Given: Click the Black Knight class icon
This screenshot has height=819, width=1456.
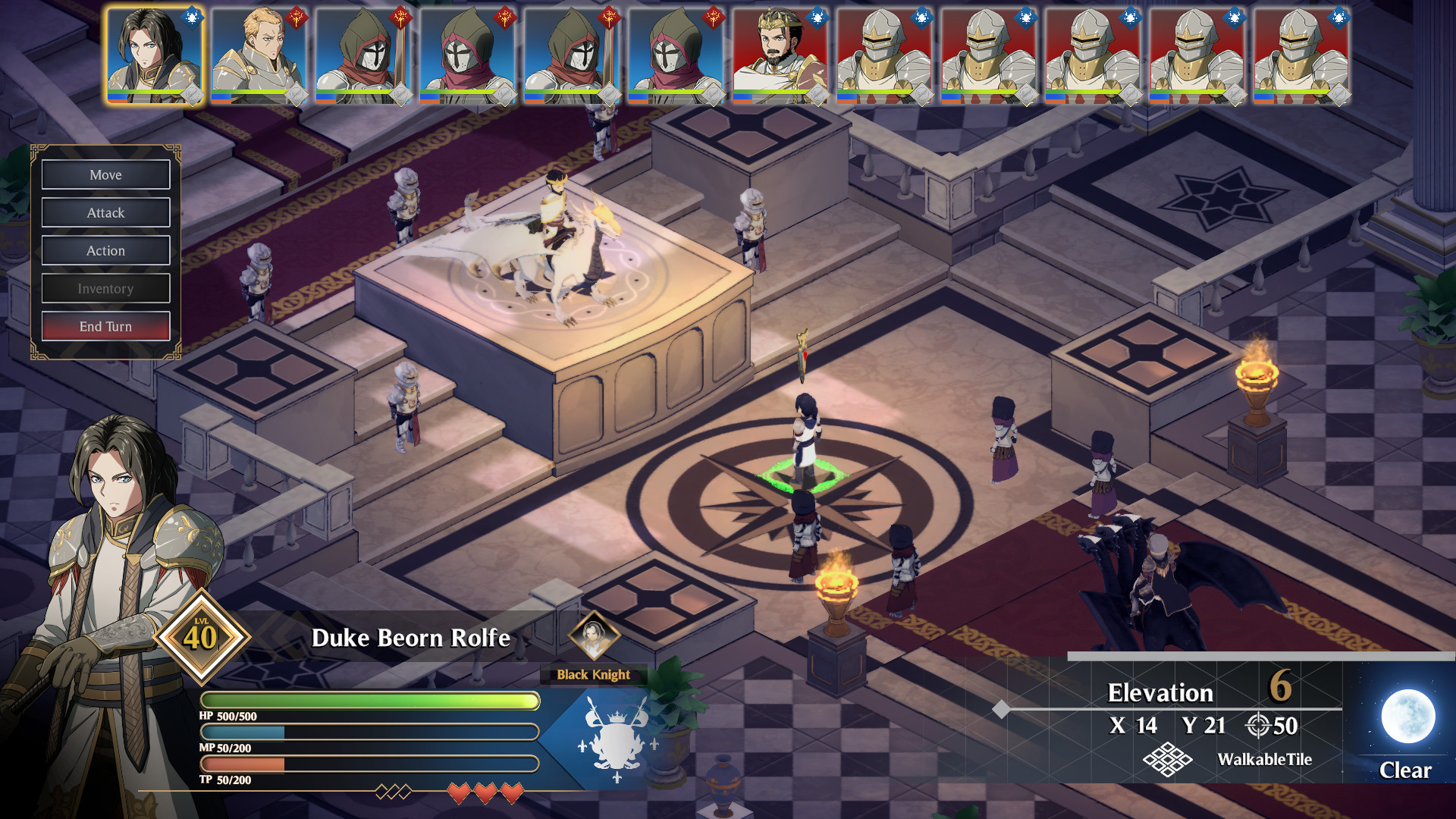Looking at the screenshot, I should pos(594,635).
